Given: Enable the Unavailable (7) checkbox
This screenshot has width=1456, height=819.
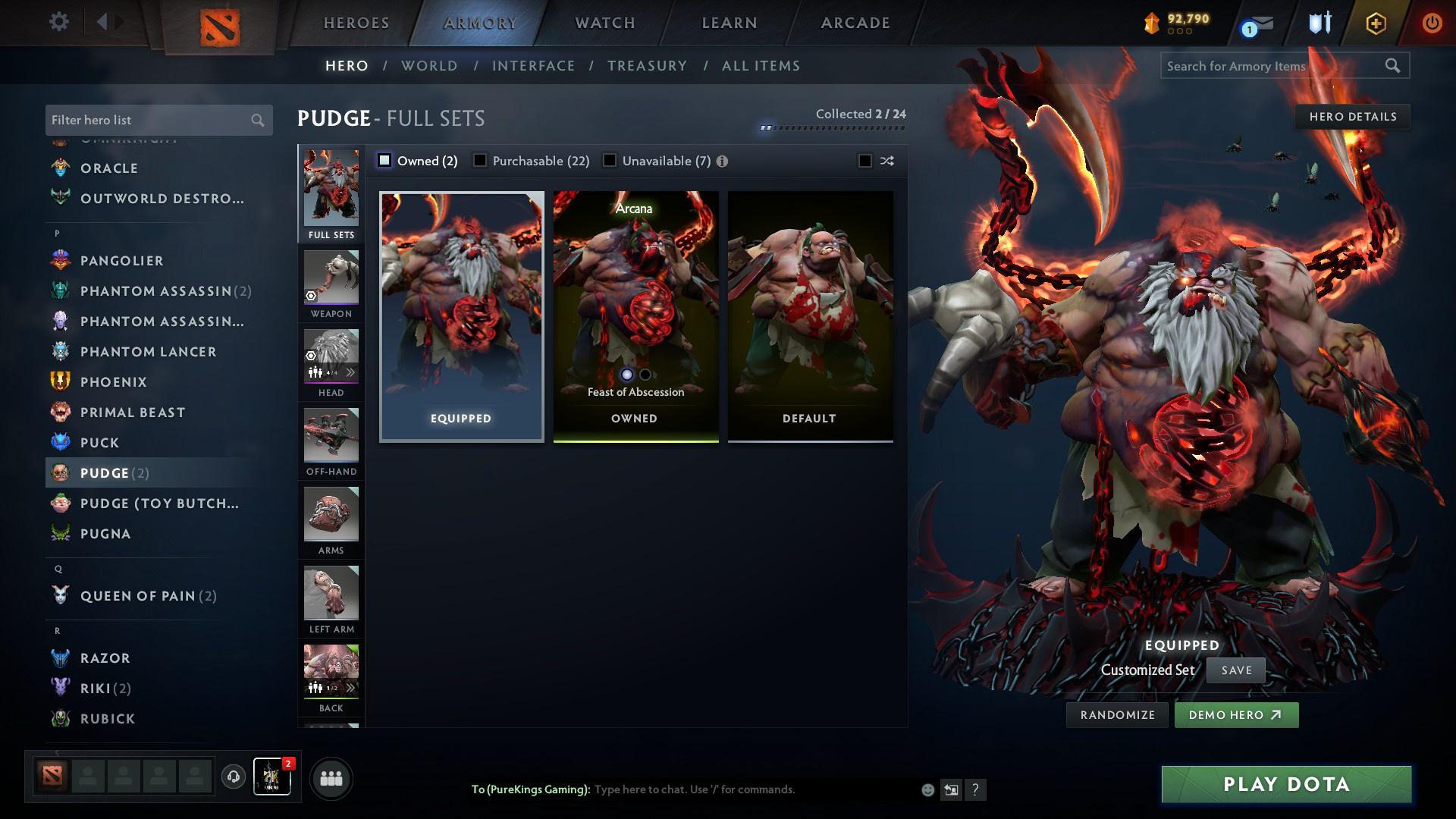Looking at the screenshot, I should click(610, 161).
